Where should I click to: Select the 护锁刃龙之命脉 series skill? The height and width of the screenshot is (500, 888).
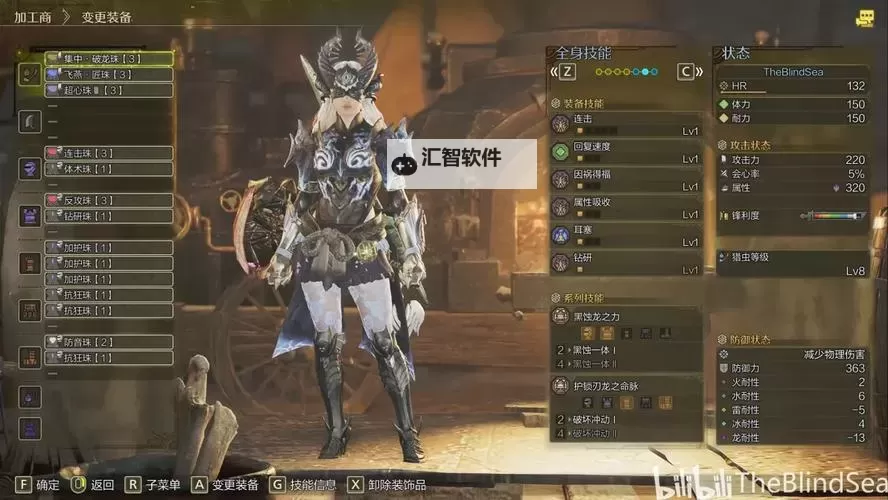coord(626,387)
